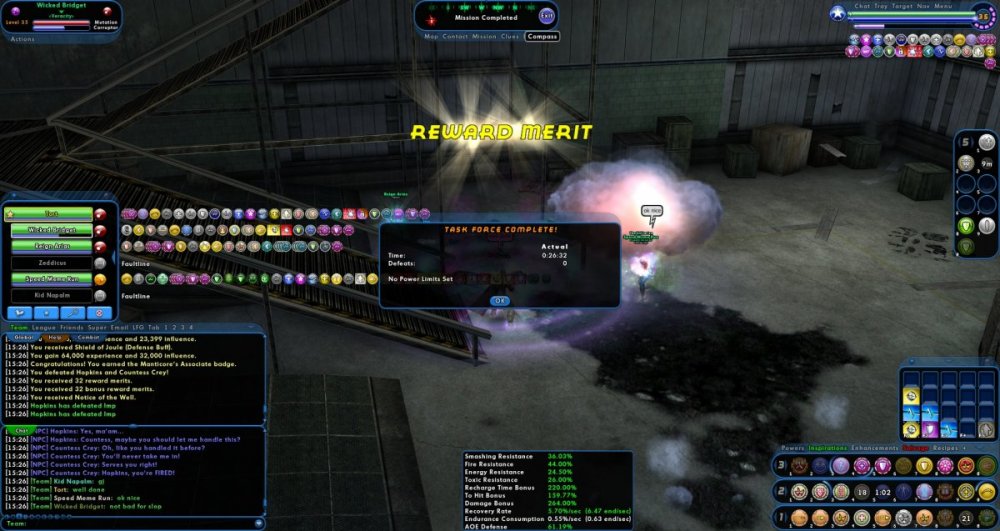This screenshot has width=1000, height=531.
Task: Open the Mission tab
Action: click(x=484, y=36)
